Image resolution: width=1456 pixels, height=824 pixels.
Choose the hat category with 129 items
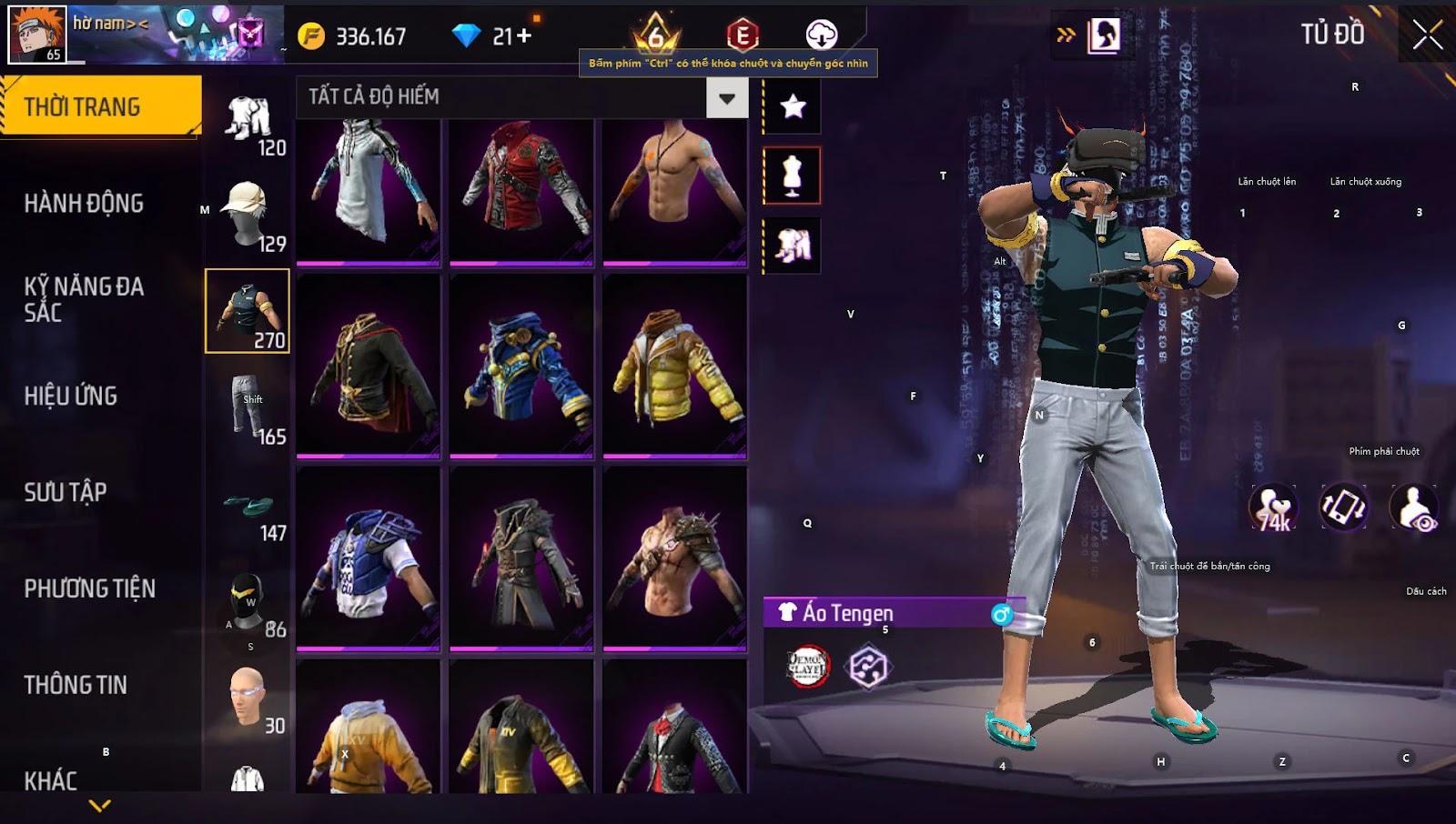[248, 215]
